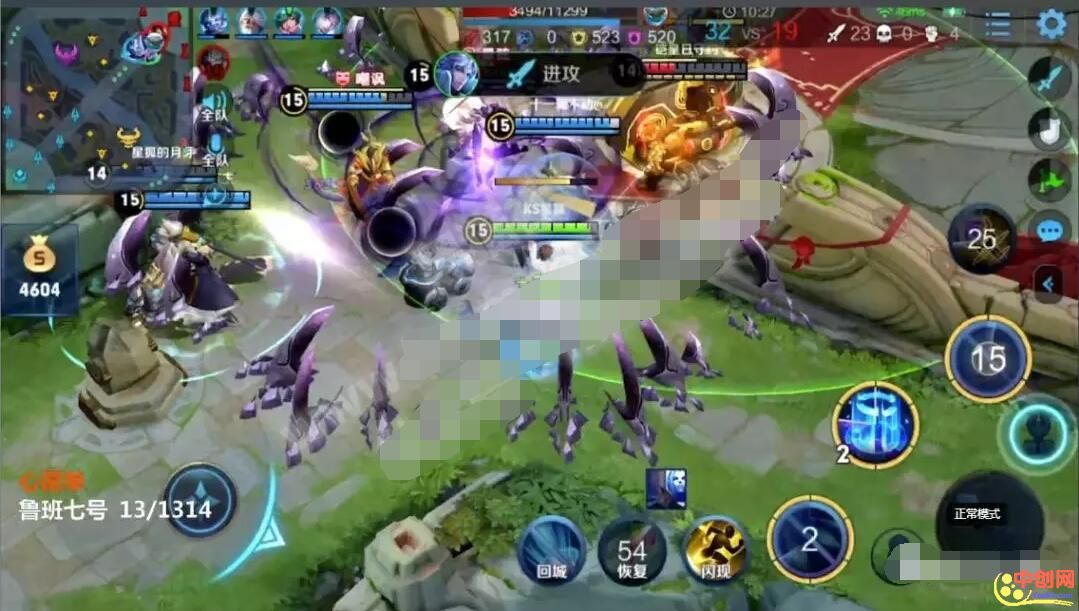Screen dimensions: 1079x611
Task: Open the settings gear
Action: [x=1051, y=23]
